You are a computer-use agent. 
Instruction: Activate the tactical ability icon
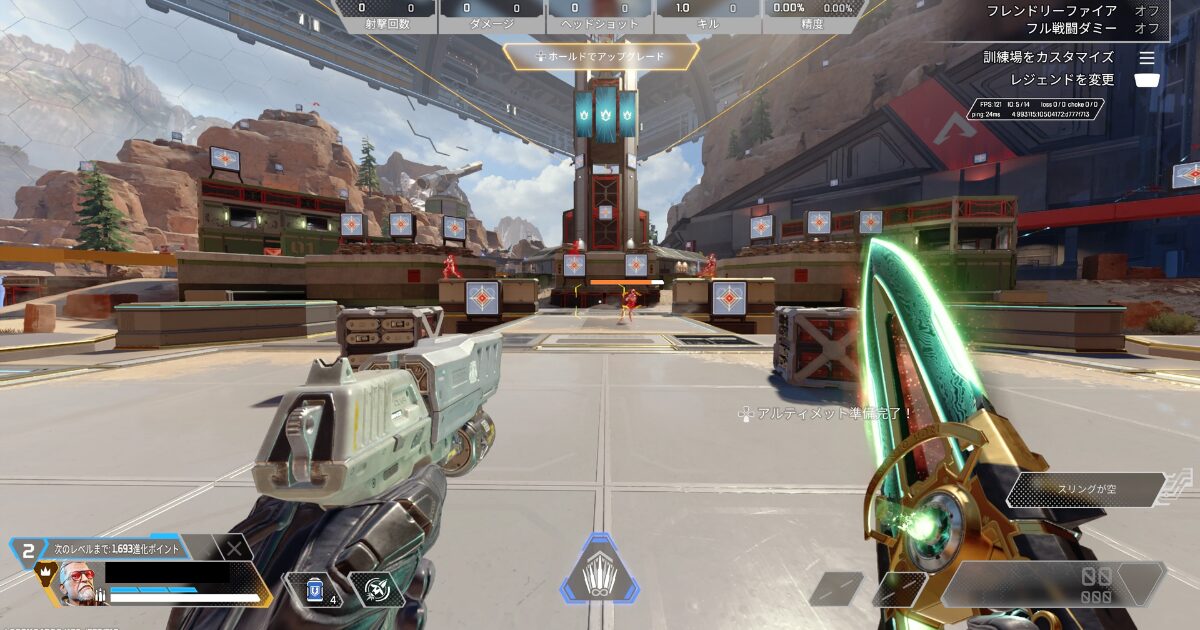point(377,590)
